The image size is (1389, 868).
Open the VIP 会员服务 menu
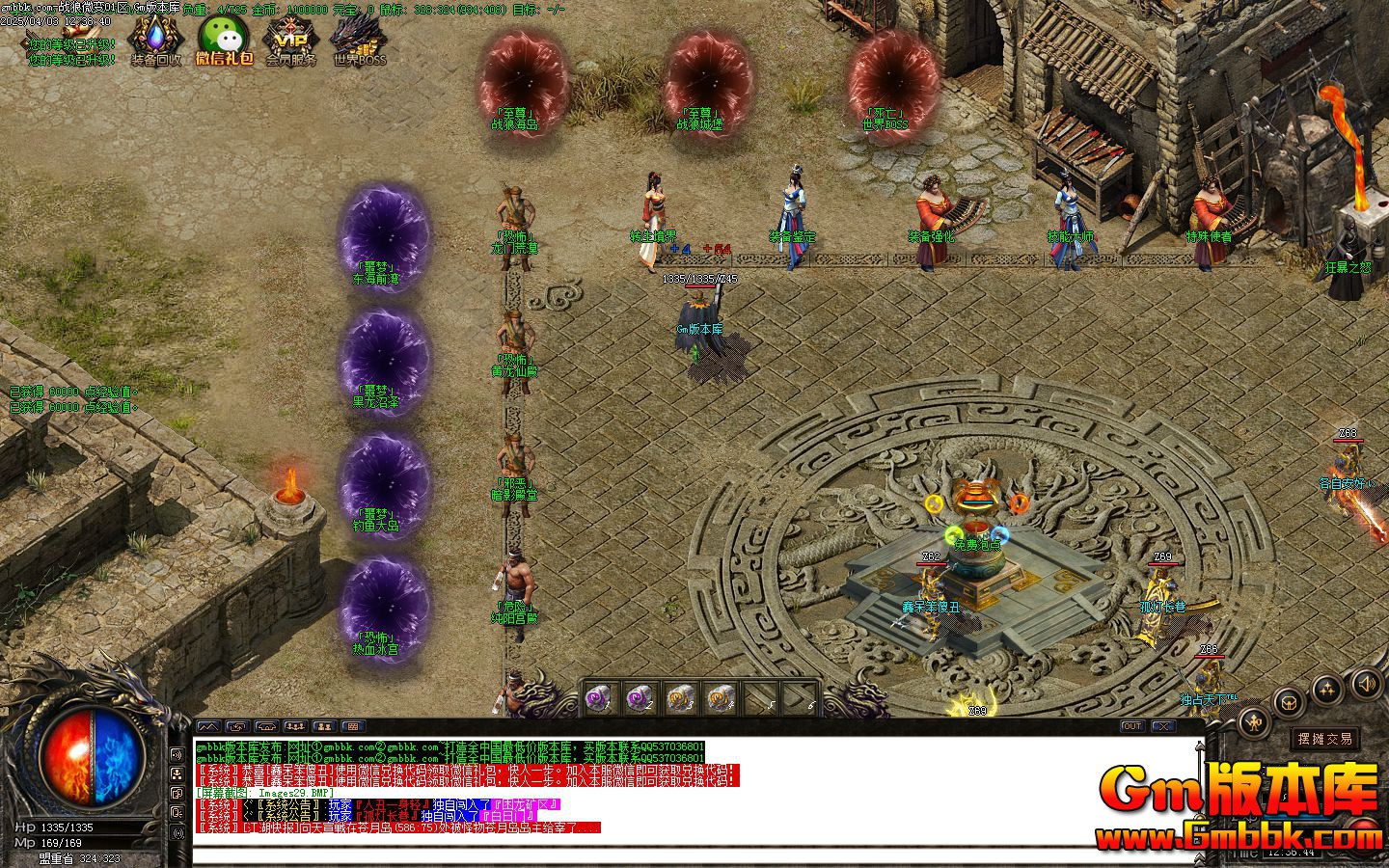(290, 39)
